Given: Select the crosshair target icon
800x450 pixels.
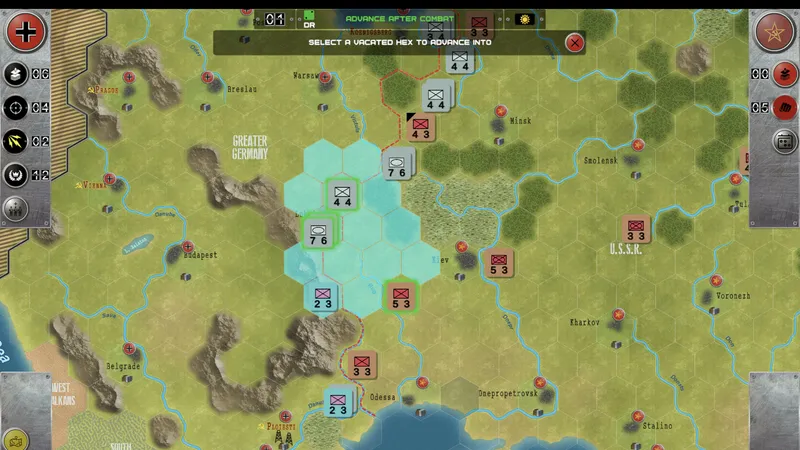Looking at the screenshot, I should click(x=16, y=107).
